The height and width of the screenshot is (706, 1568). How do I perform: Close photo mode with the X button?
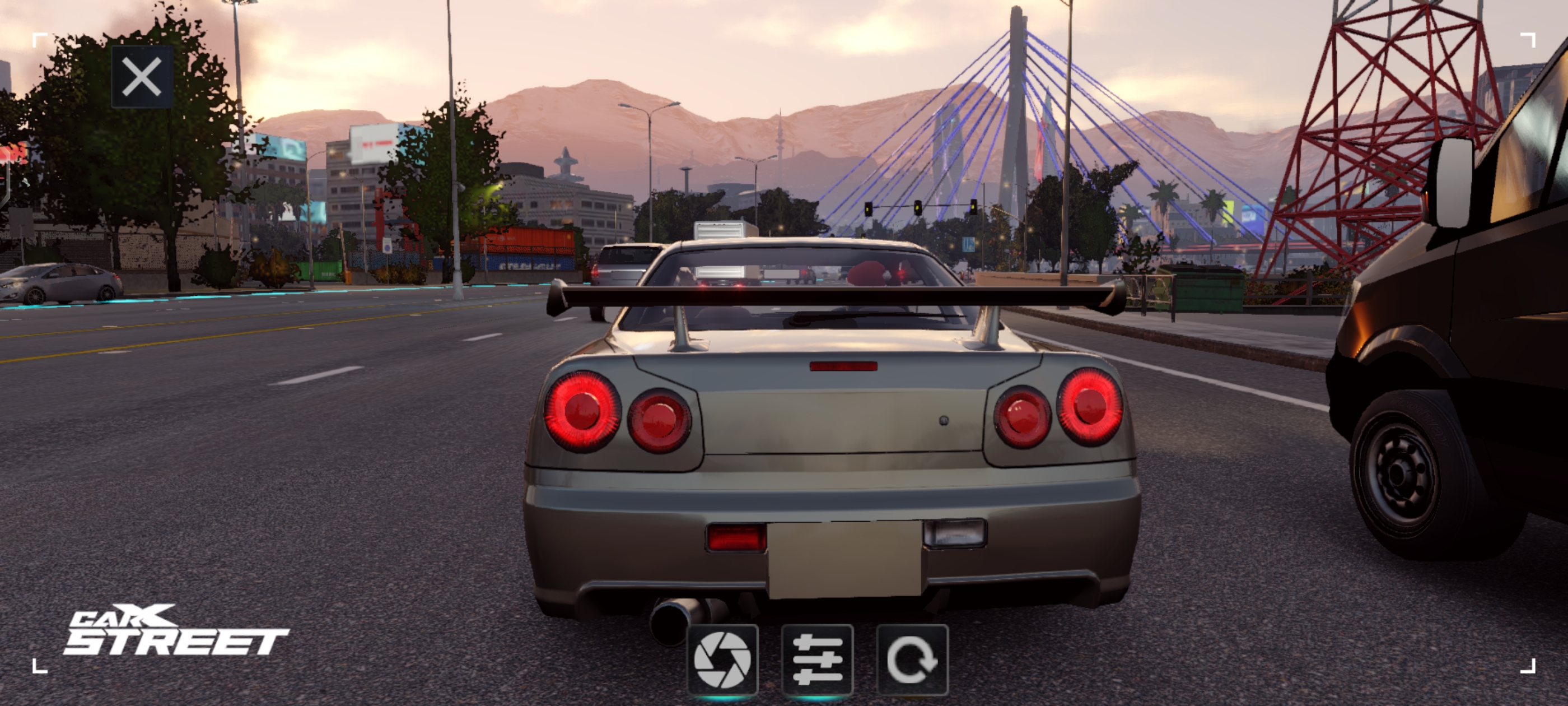pyautogui.click(x=142, y=77)
